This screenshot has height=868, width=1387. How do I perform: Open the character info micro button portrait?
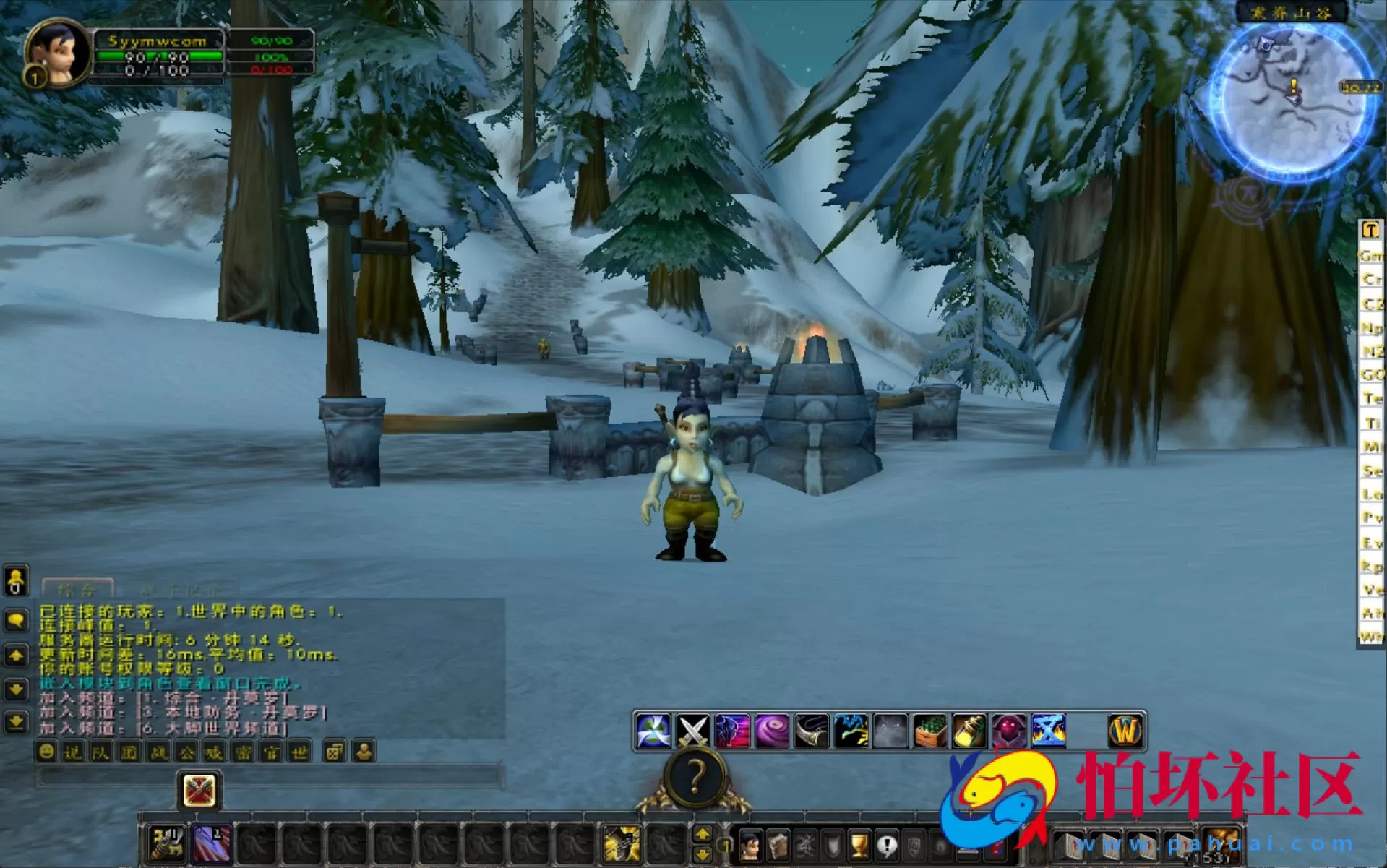tap(751, 845)
